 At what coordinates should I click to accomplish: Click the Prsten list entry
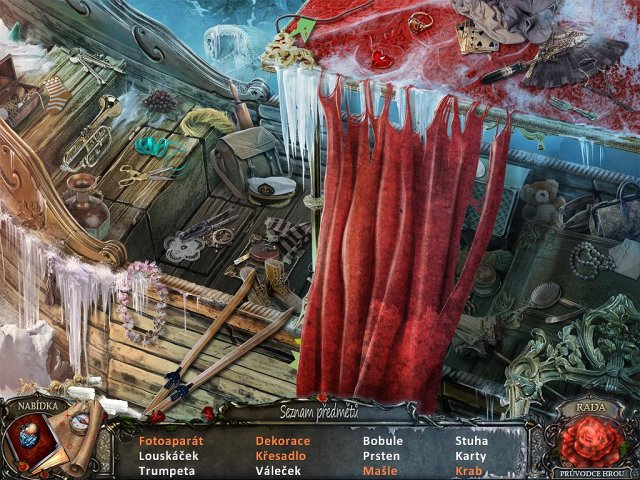pos(380,456)
